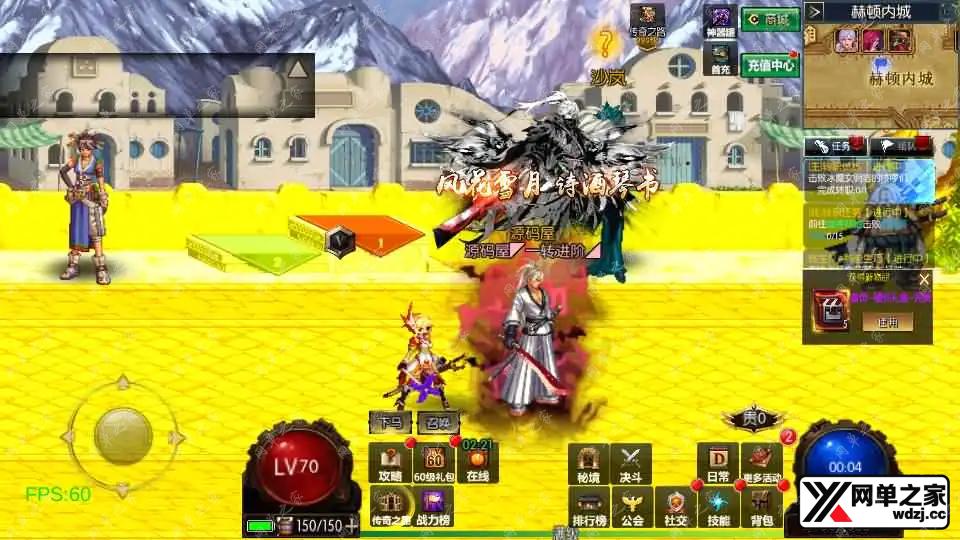
Task: Open the 首充 first-recharge icon
Action: coord(719,58)
